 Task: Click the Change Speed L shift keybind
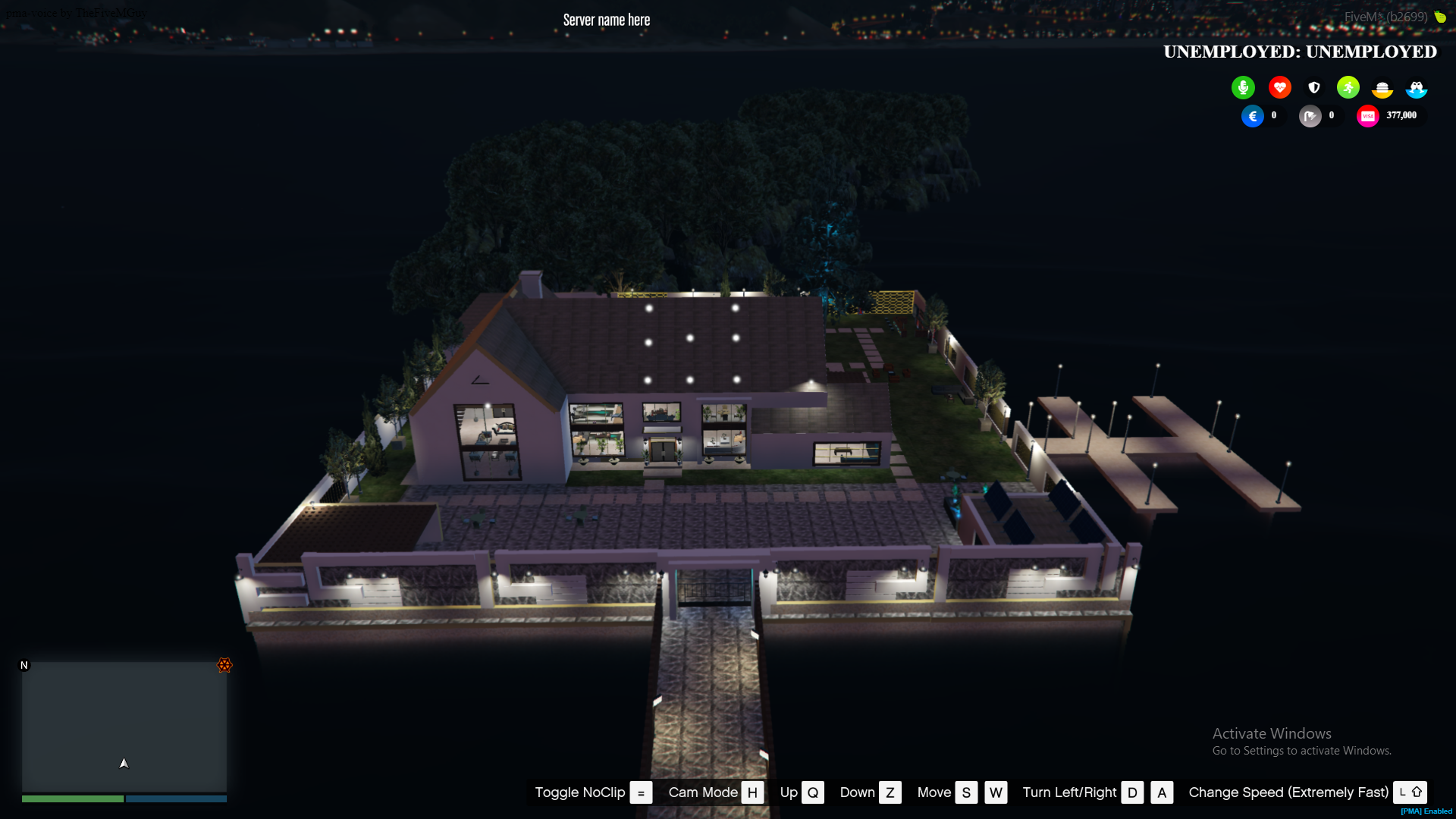(x=1410, y=792)
